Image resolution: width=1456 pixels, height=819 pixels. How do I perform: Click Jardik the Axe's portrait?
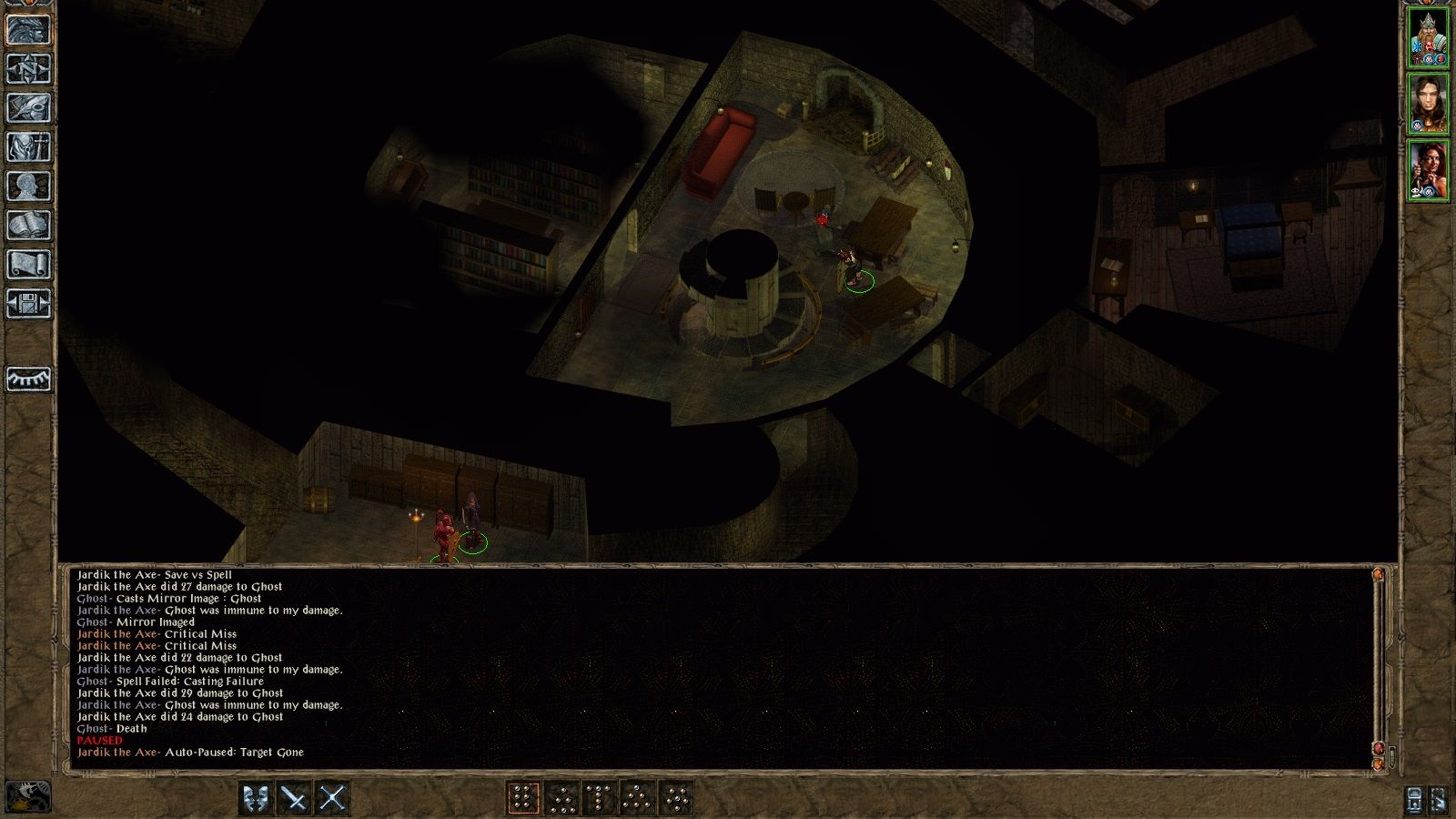click(x=1429, y=36)
